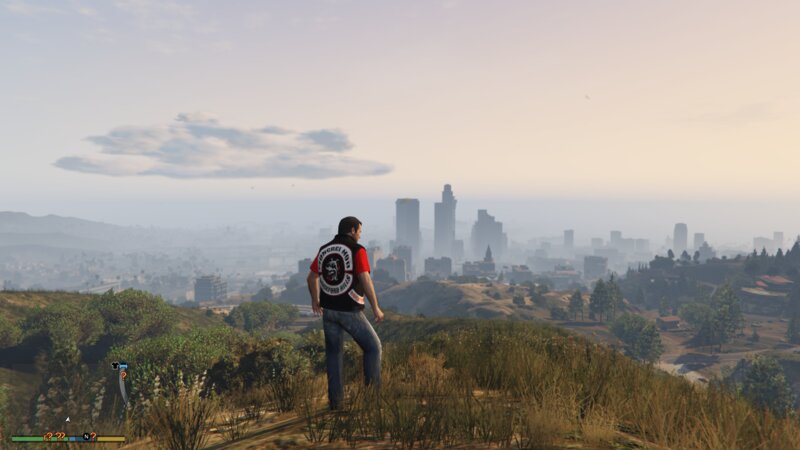Click the question mark below the blue vehicle blip
This screenshot has height=450, width=800.
pos(123,375)
